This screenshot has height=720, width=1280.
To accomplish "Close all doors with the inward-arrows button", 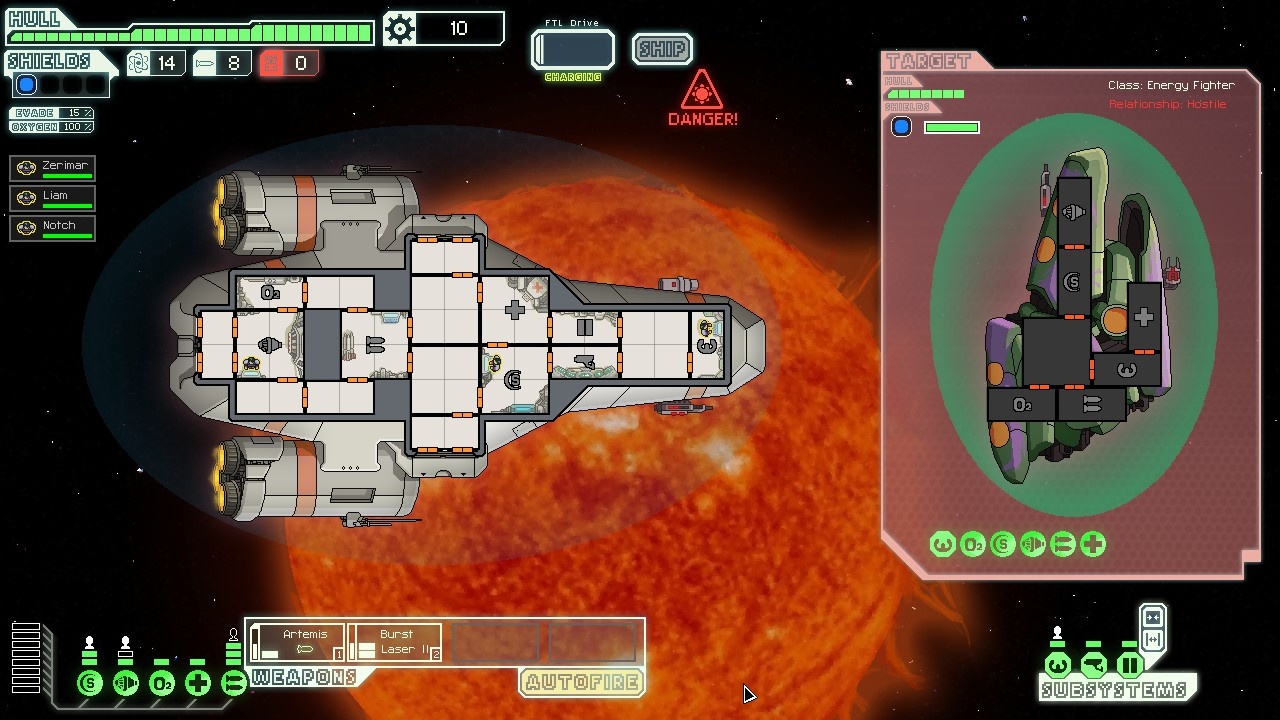I will [1152, 617].
